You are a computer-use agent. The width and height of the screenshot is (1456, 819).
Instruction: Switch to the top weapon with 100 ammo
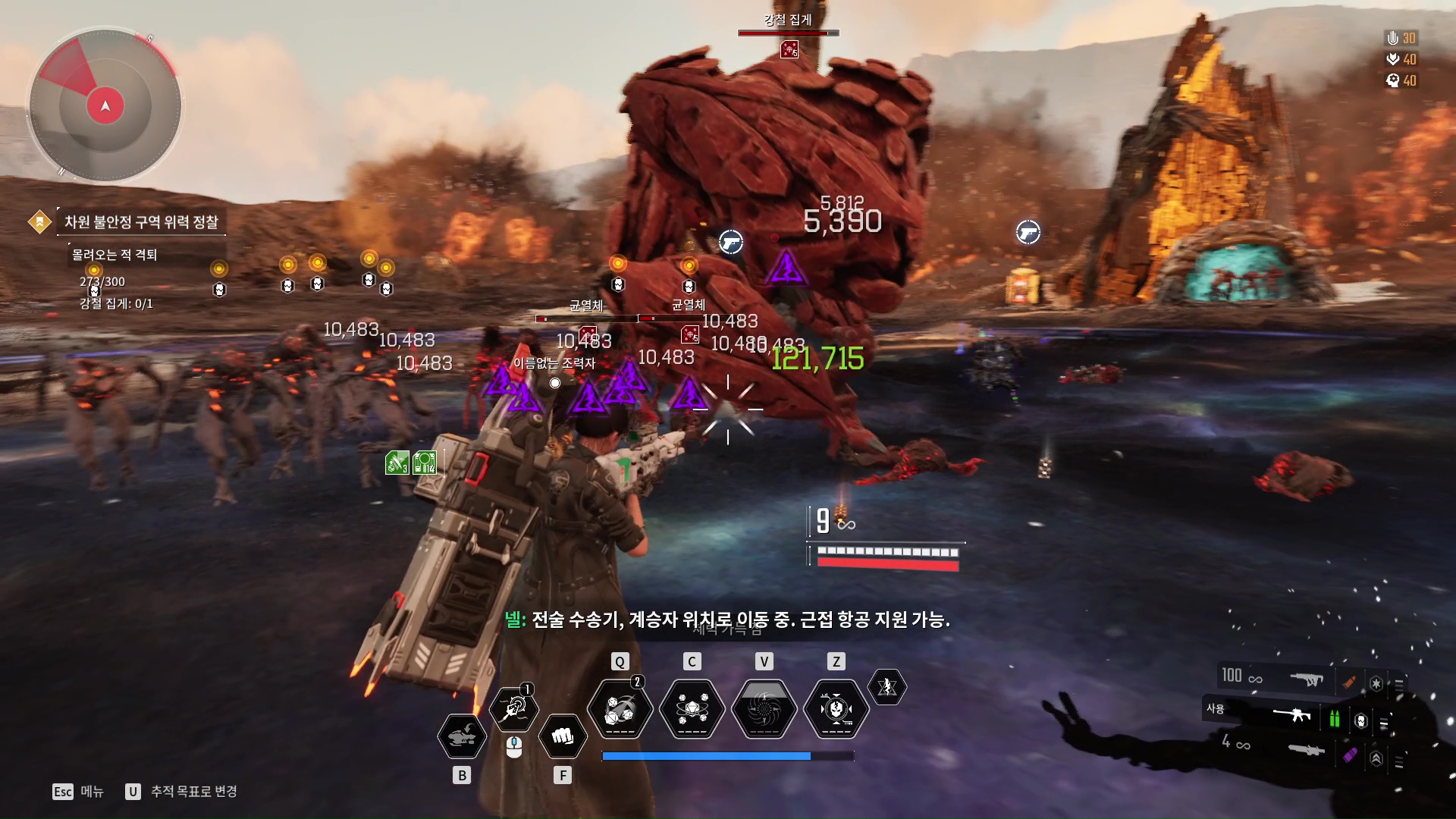tap(1306, 679)
